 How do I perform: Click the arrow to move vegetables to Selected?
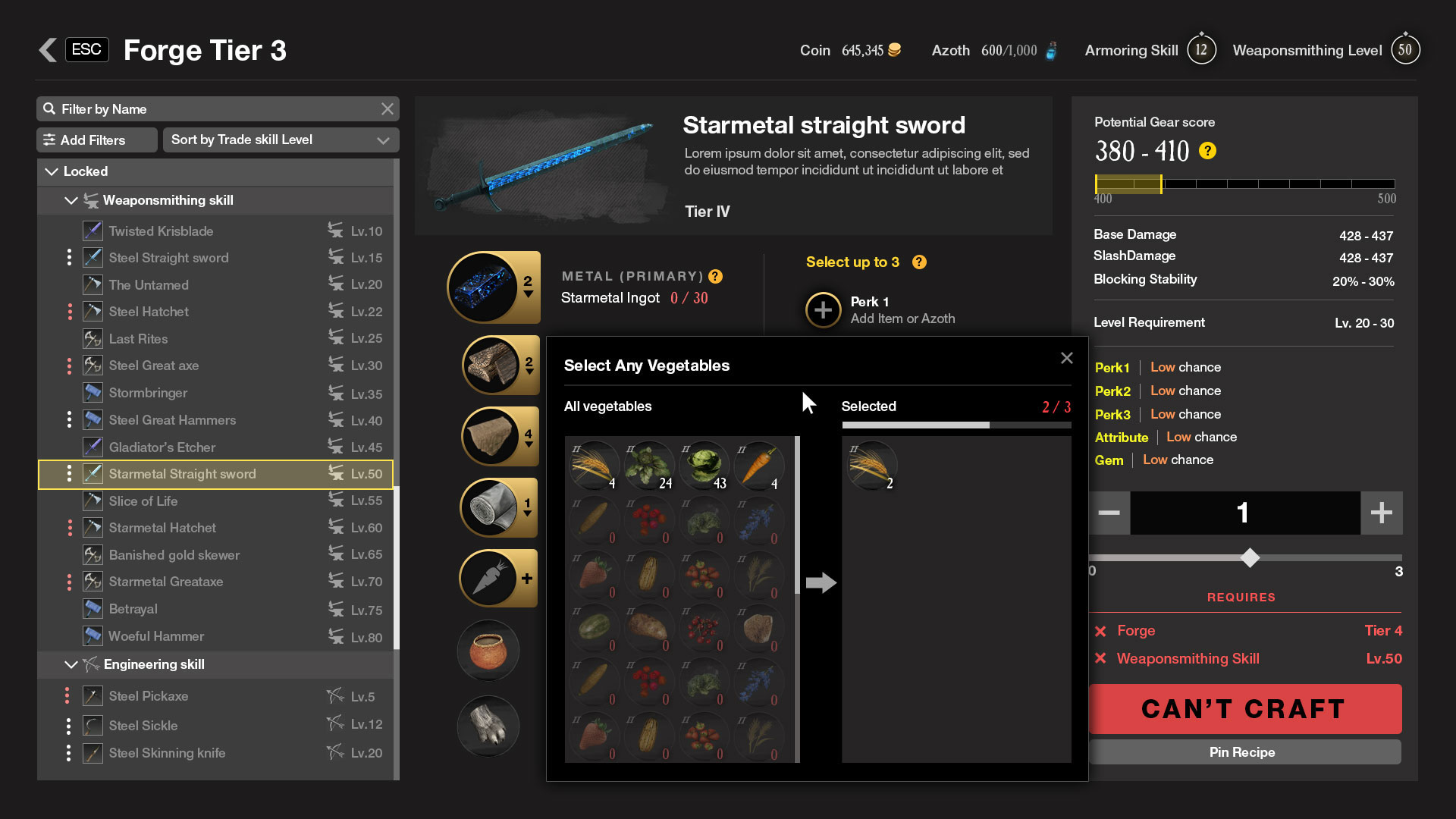[821, 582]
